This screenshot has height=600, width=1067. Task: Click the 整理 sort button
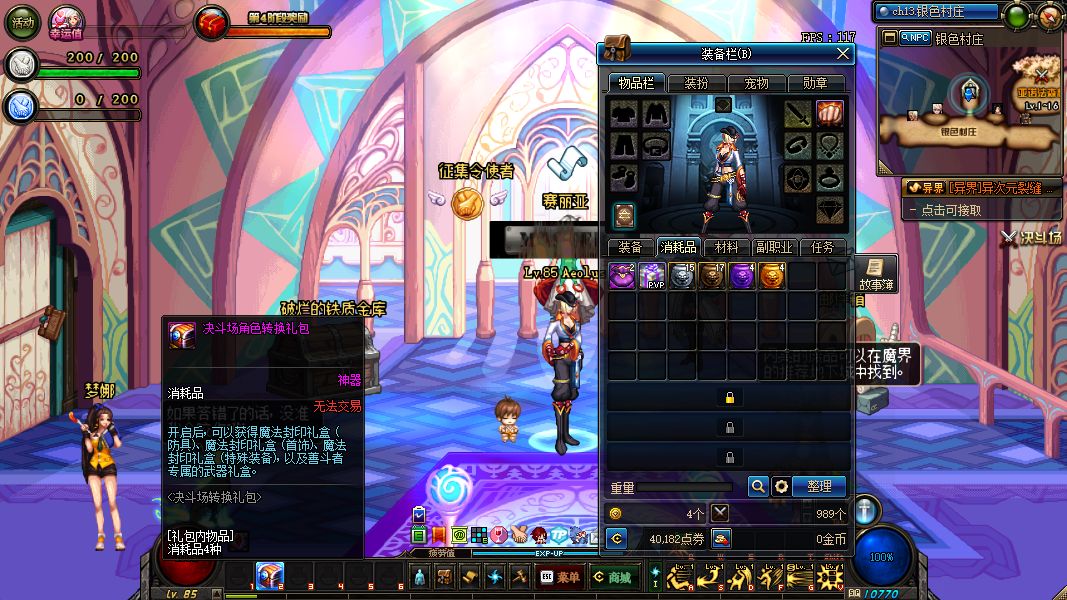pyautogui.click(x=820, y=486)
